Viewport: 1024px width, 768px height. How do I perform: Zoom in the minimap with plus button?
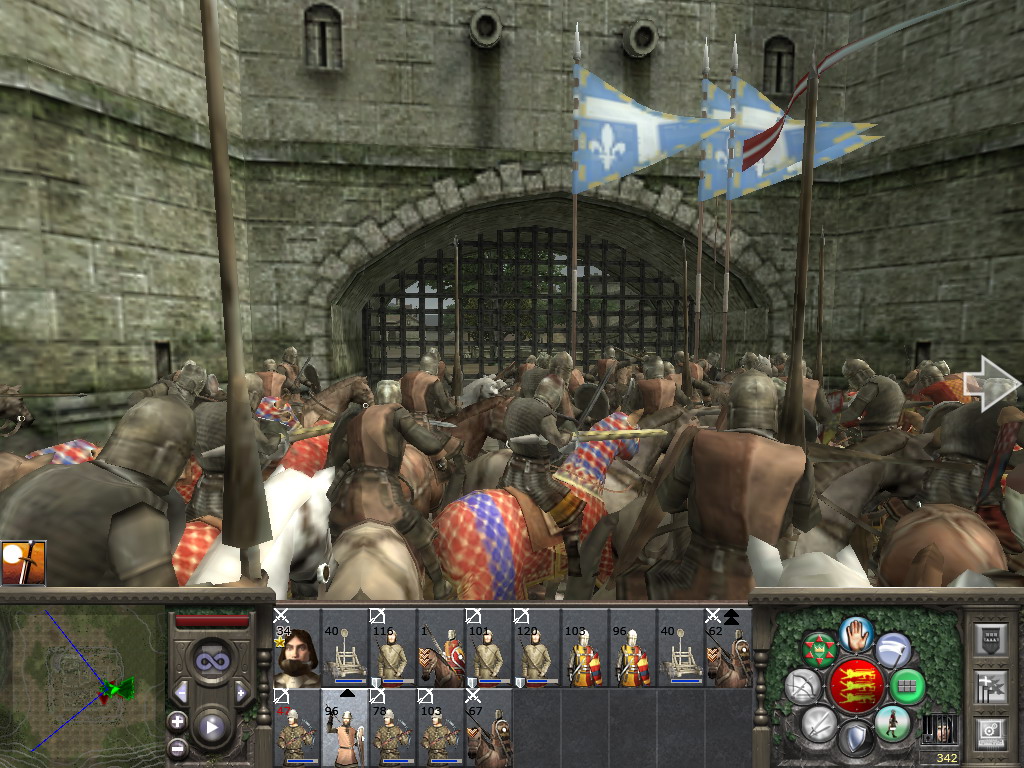coord(178,721)
